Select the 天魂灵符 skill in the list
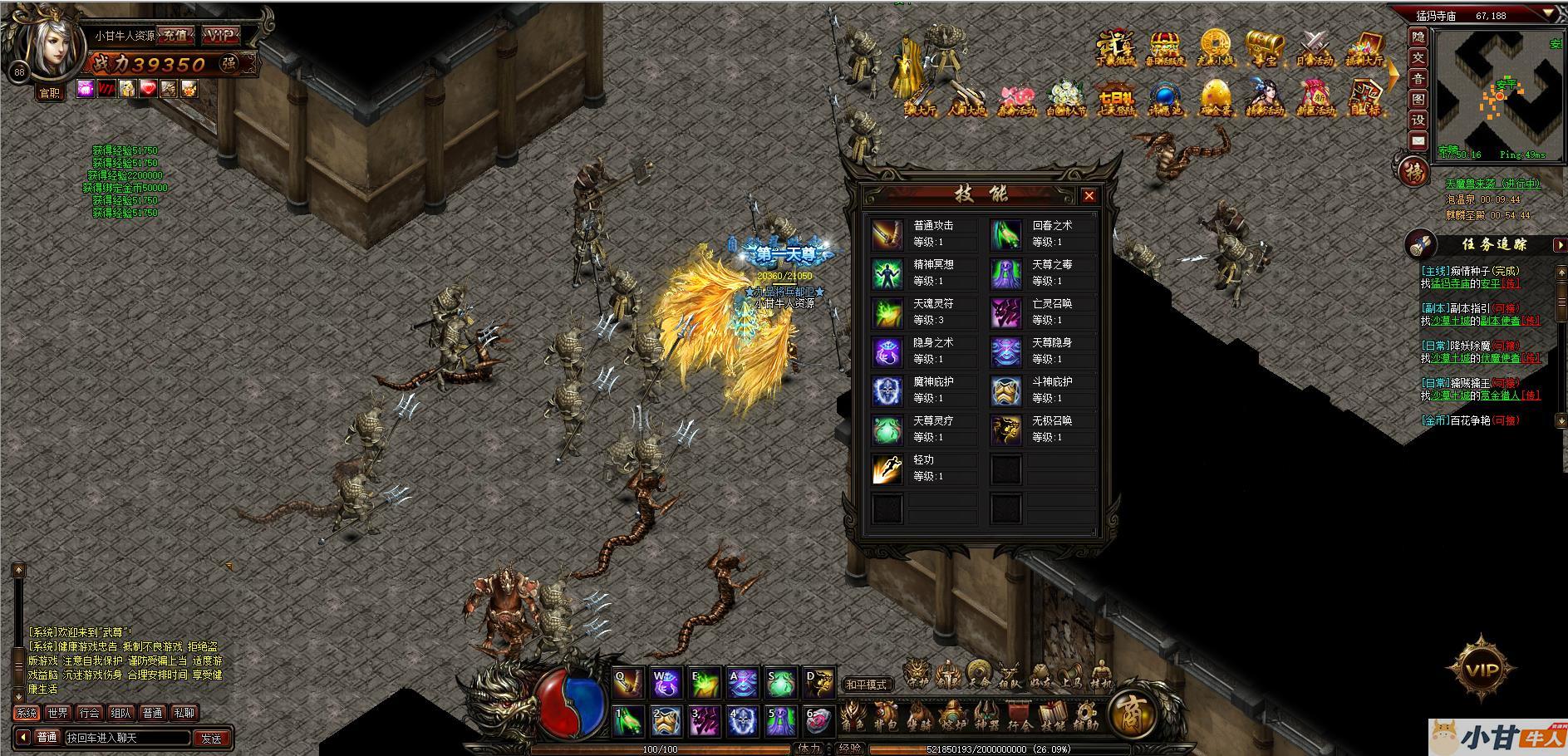Screen dimensions: 1568x756 [x=923, y=312]
